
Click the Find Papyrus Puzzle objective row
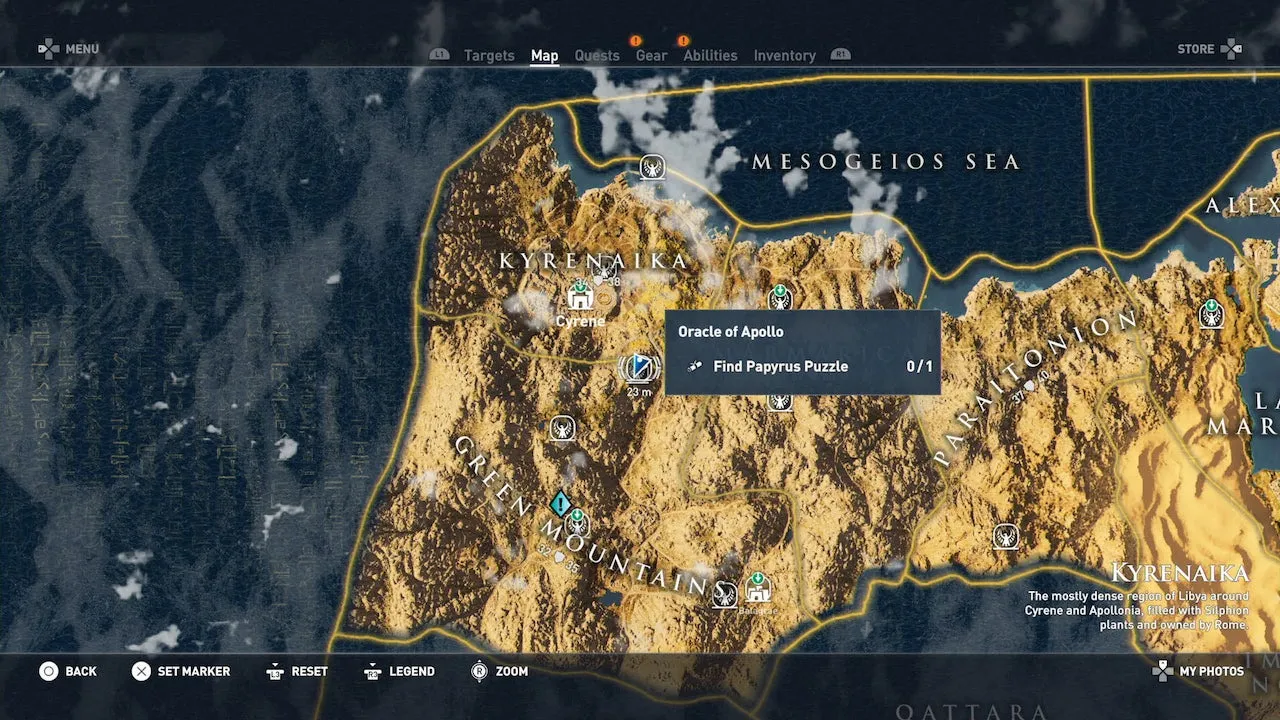pyautogui.click(x=802, y=367)
